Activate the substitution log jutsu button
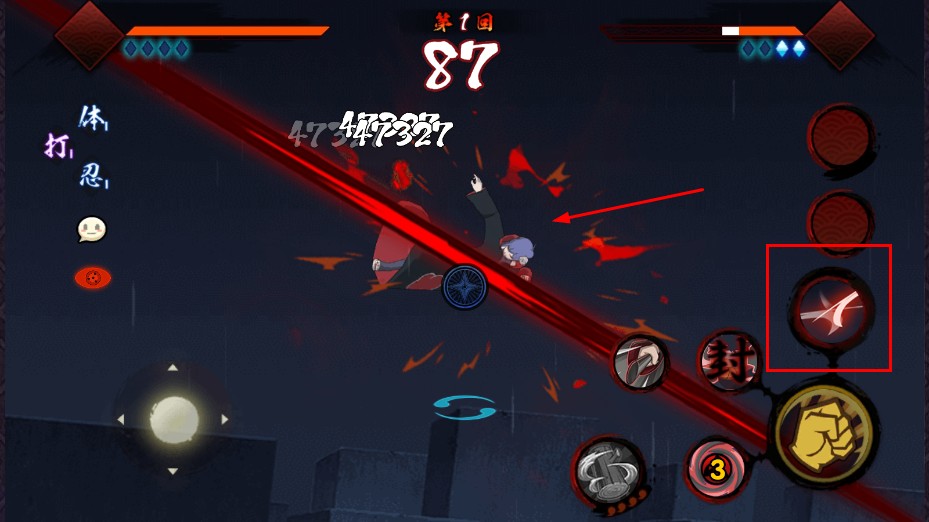929x522 pixels. coord(608,468)
